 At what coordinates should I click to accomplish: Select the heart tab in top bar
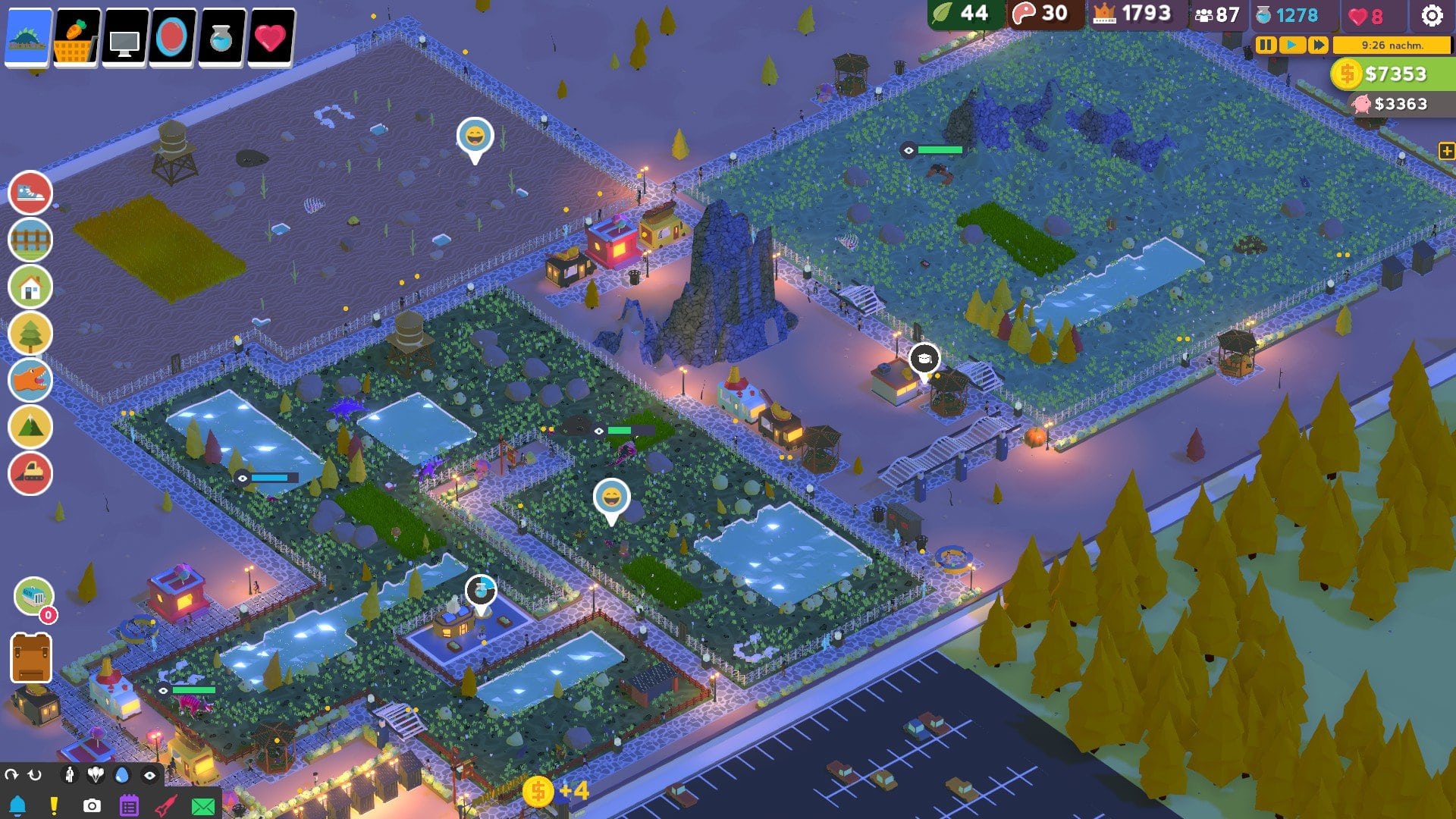coord(271,36)
